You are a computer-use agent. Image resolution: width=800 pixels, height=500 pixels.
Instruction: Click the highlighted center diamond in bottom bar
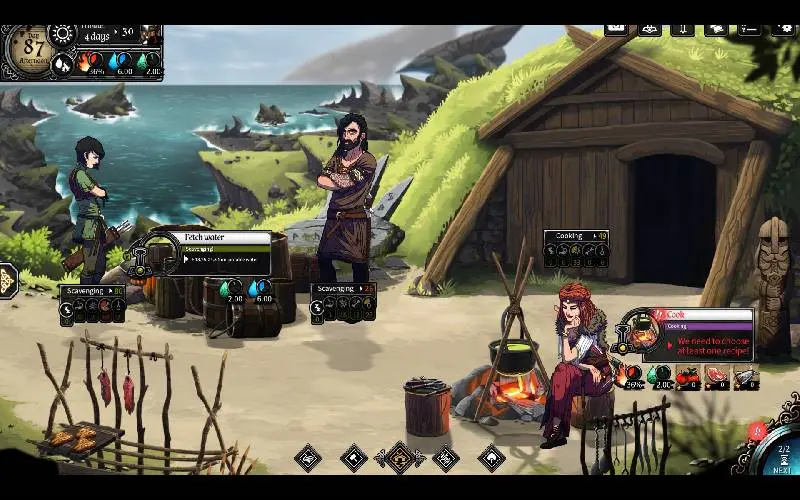(400, 458)
